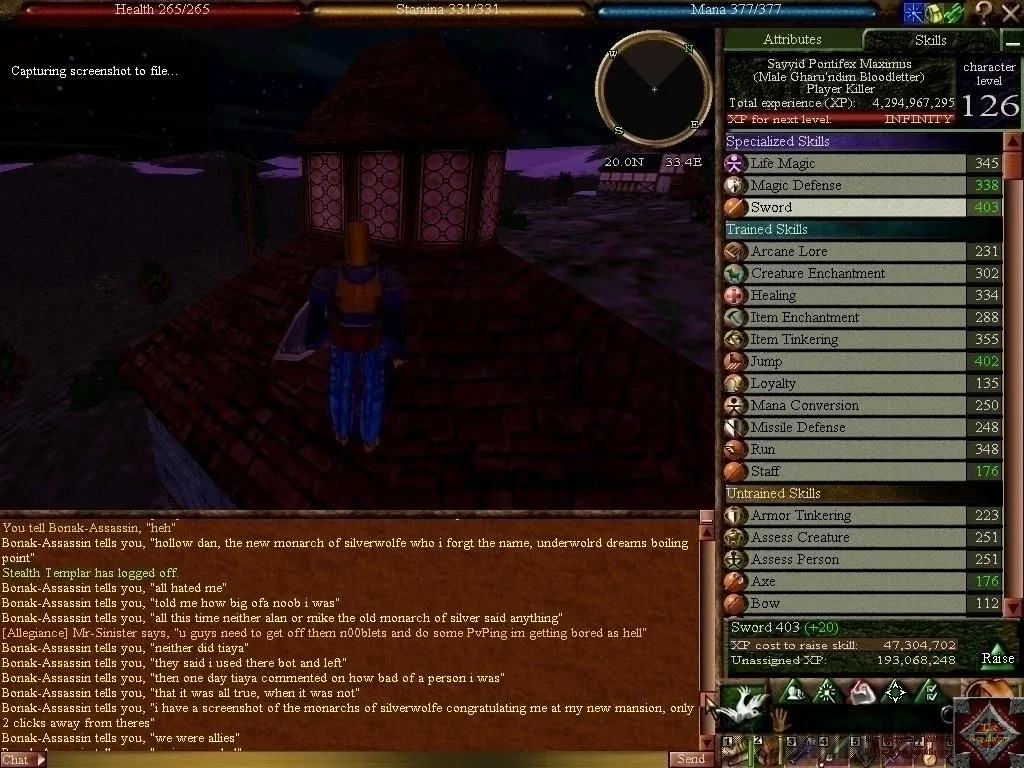Screen dimensions: 1024x768
Task: Raise the Sword skill with the Raise button
Action: pyautogui.click(x=997, y=657)
